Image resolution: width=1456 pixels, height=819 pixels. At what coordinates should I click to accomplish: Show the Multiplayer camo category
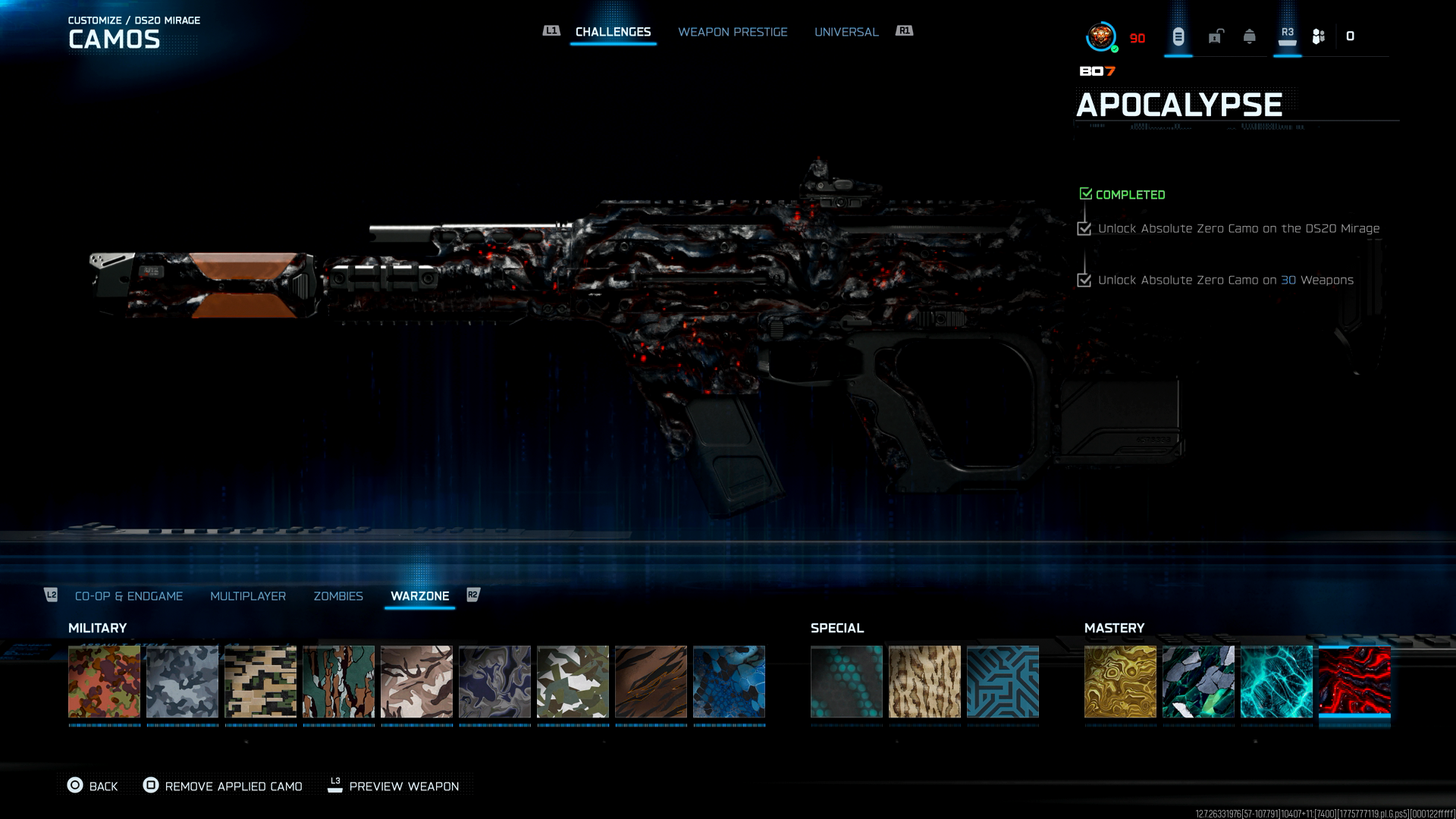tap(248, 596)
